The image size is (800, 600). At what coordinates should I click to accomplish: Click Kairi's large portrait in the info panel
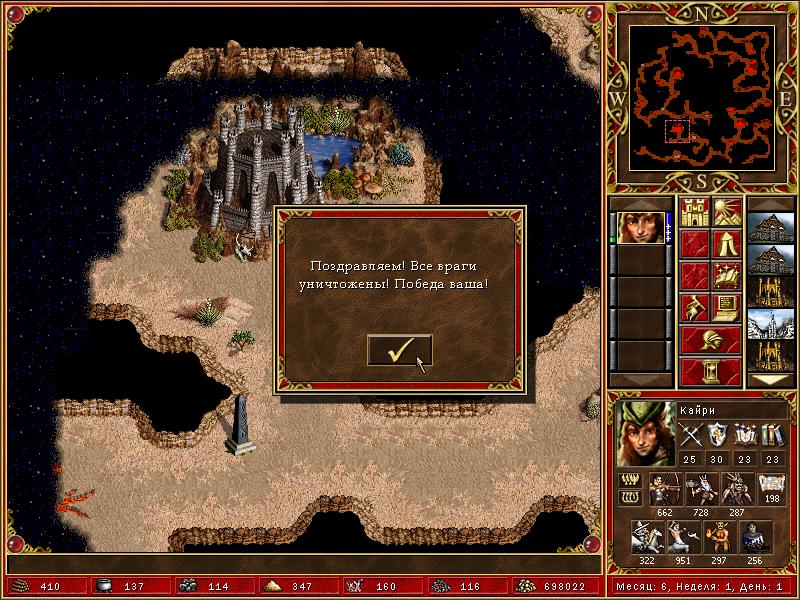[x=641, y=434]
